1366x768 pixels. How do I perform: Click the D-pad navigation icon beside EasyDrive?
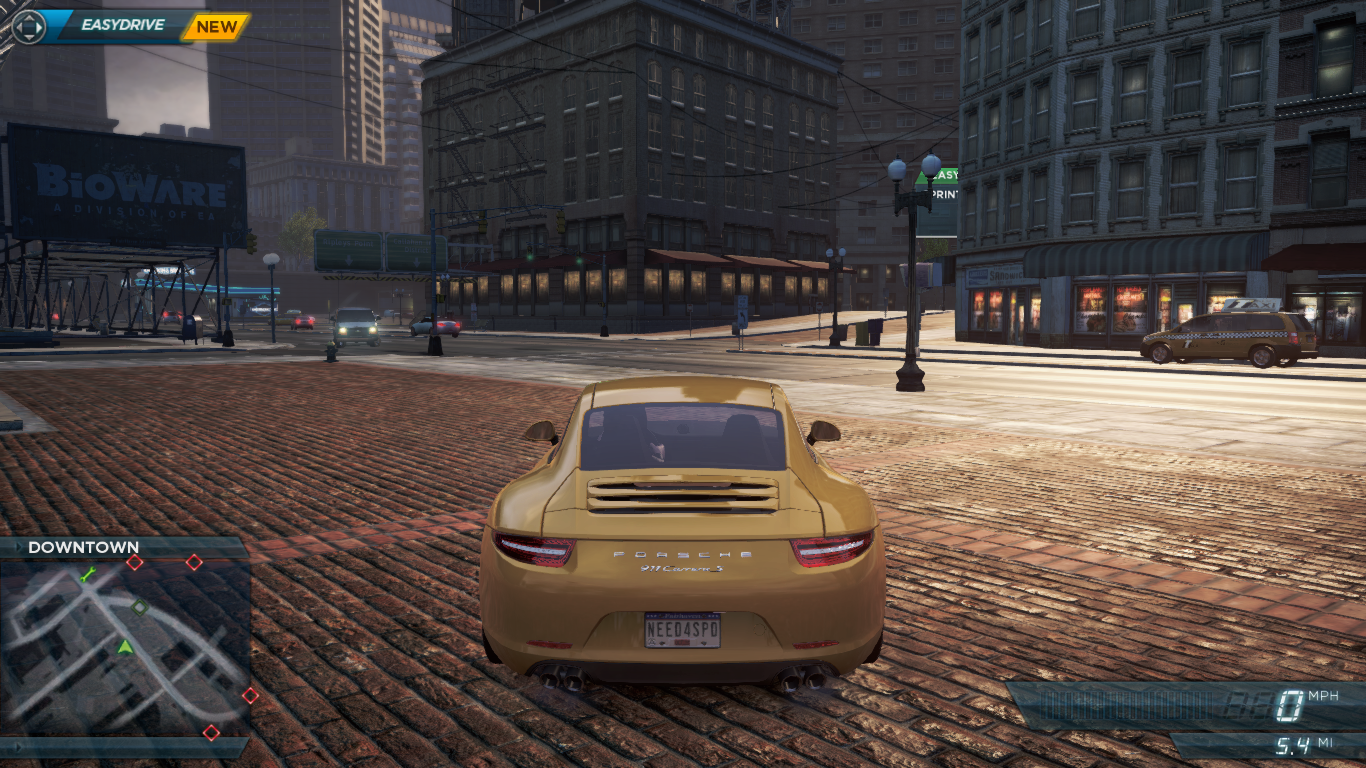(28, 27)
